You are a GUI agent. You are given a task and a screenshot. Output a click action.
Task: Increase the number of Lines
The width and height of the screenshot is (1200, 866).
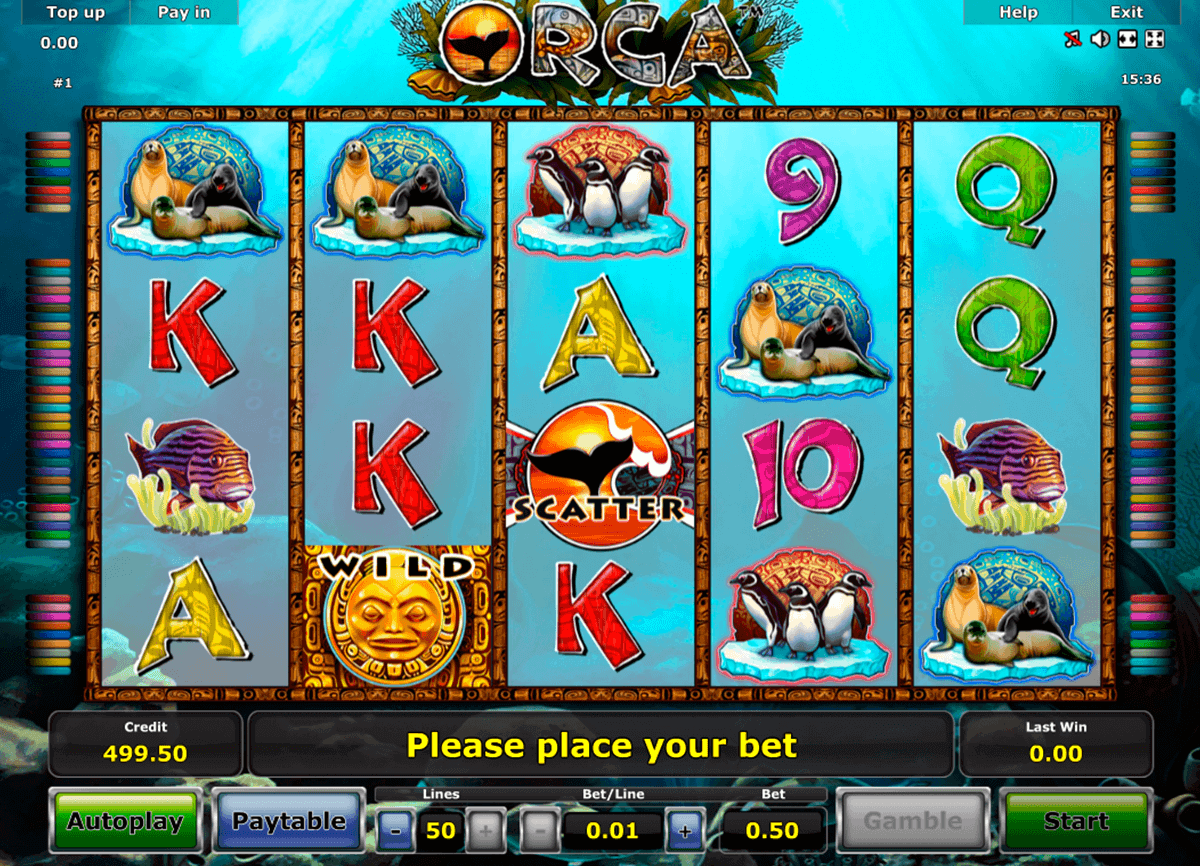tap(485, 830)
